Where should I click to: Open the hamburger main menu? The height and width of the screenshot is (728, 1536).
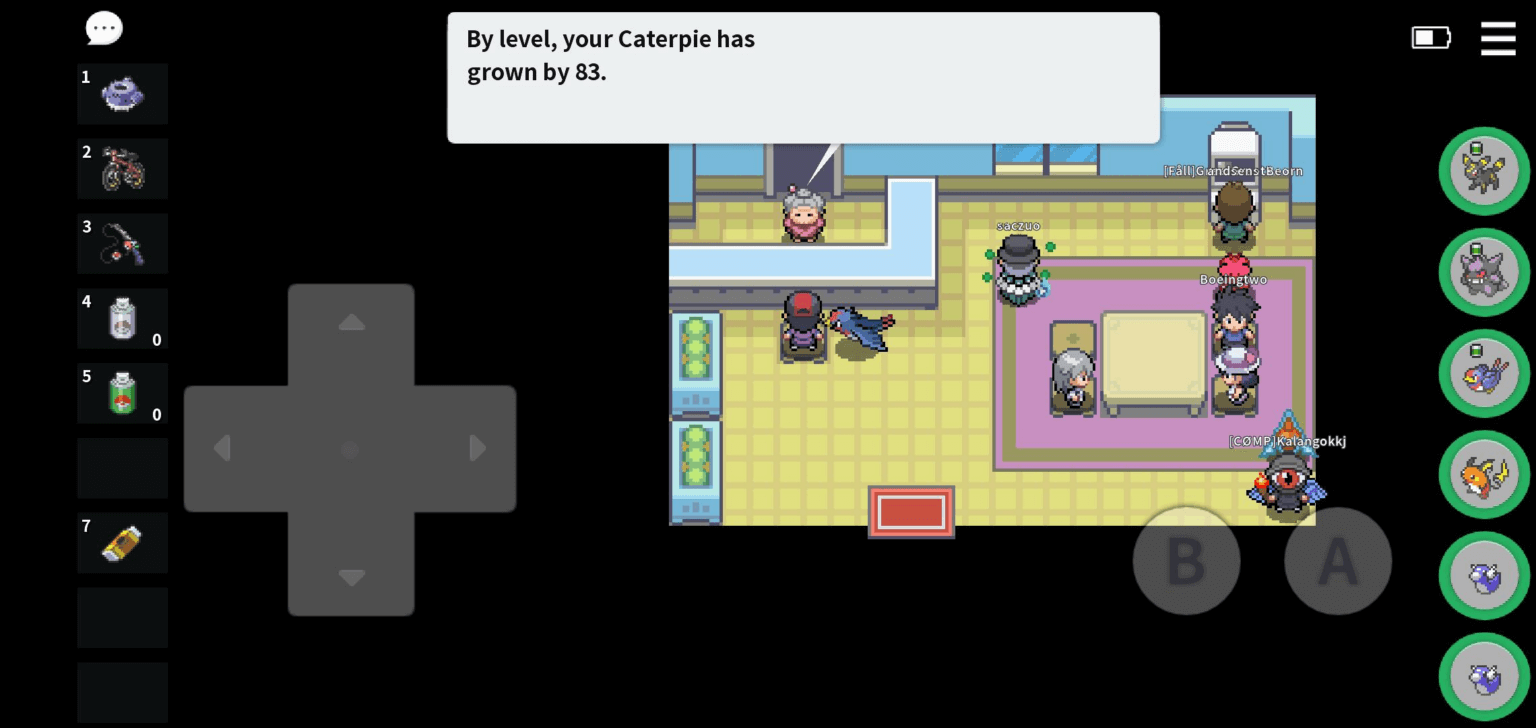coord(1497,38)
